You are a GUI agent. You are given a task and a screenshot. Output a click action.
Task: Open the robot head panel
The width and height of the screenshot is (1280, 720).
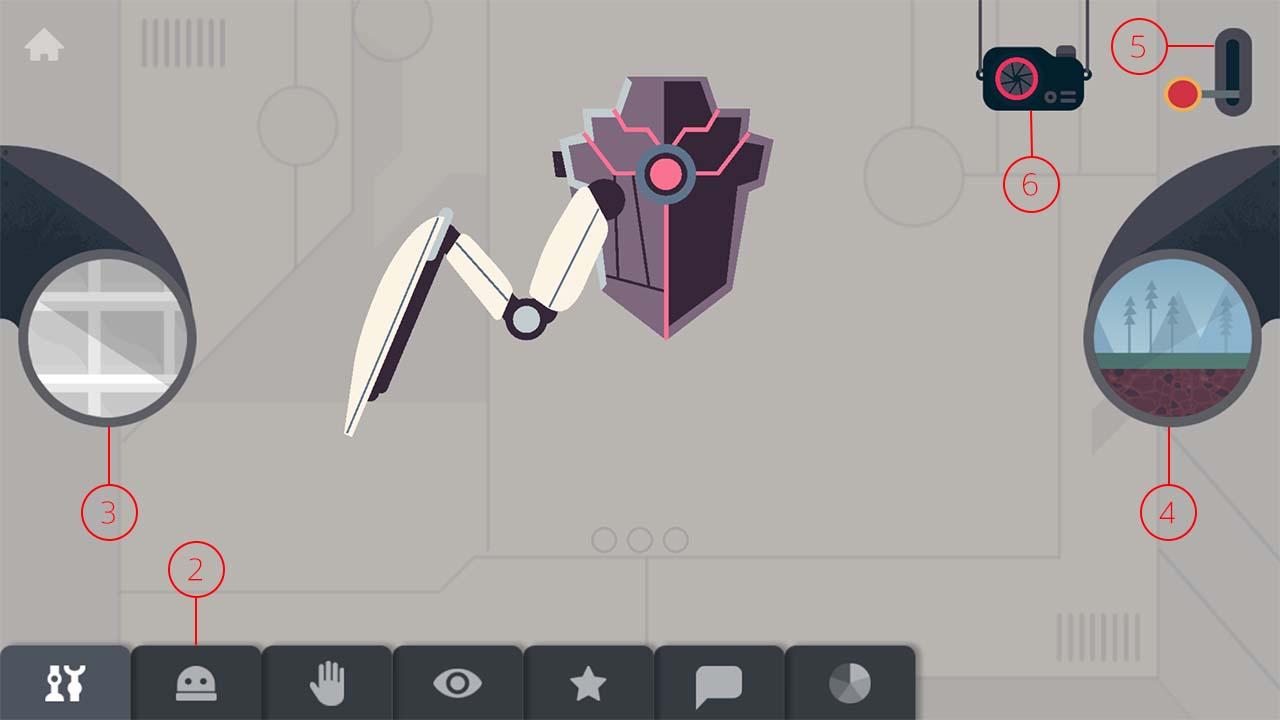tap(196, 684)
